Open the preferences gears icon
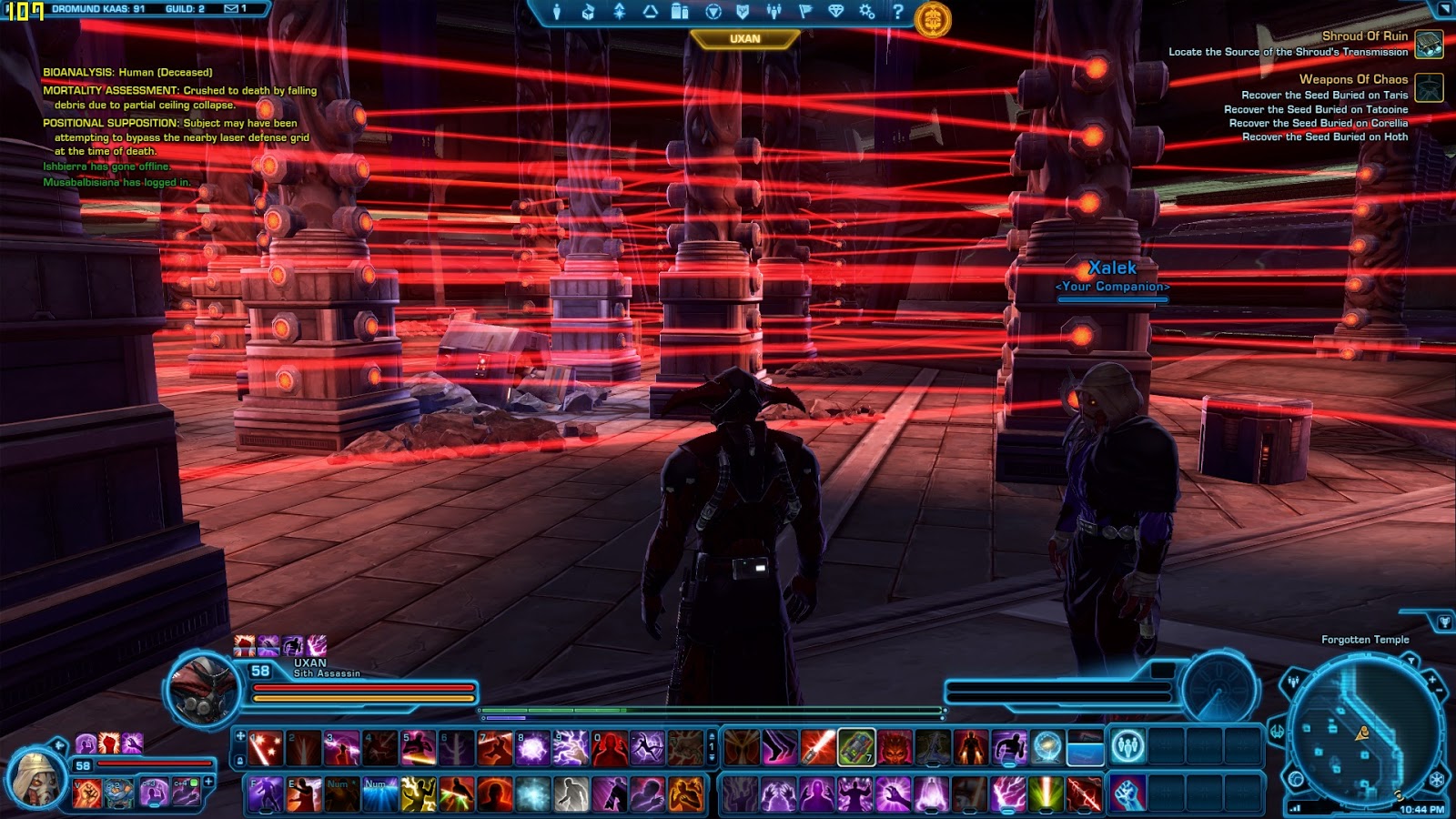The image size is (1456, 819). [x=866, y=12]
